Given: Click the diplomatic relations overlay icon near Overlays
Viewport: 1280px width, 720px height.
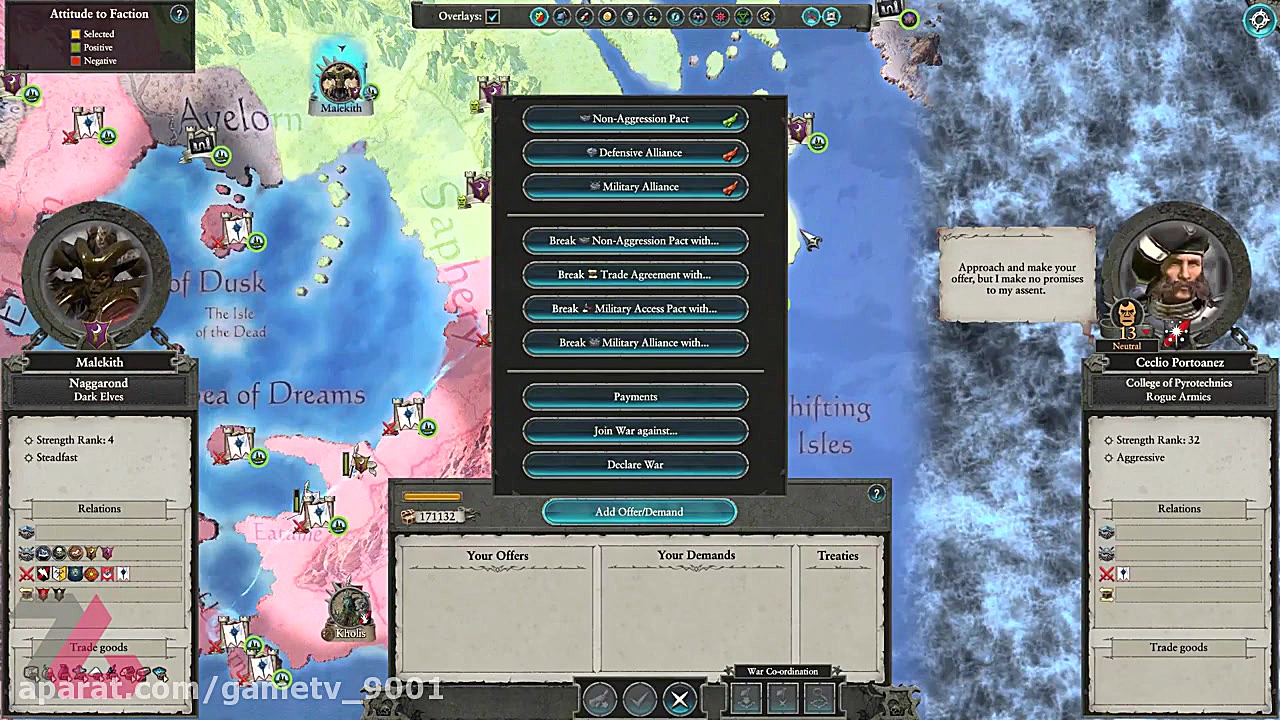Looking at the screenshot, I should pyautogui.click(x=539, y=16).
